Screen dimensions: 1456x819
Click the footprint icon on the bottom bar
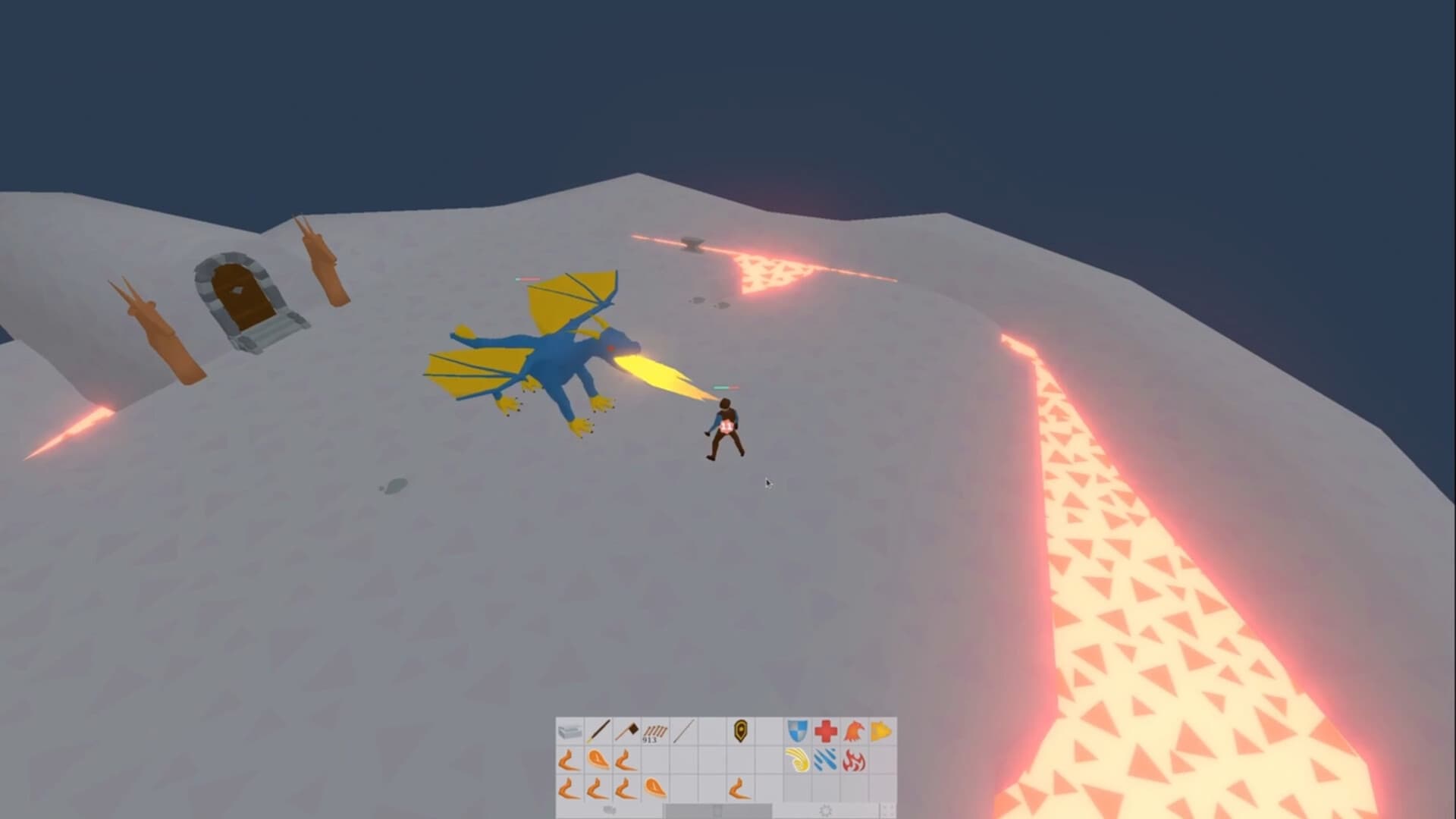(609, 810)
